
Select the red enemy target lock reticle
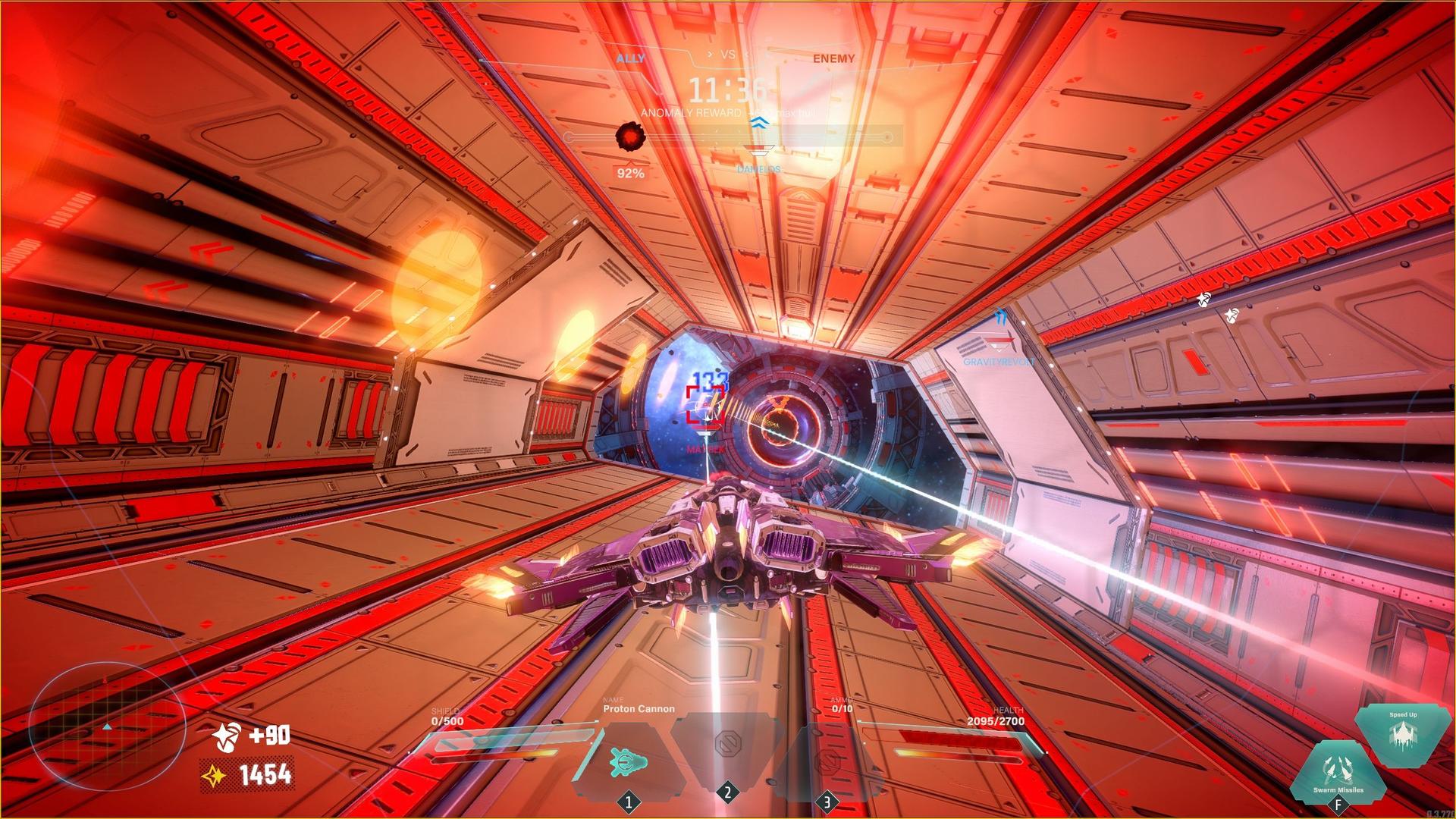click(x=705, y=404)
